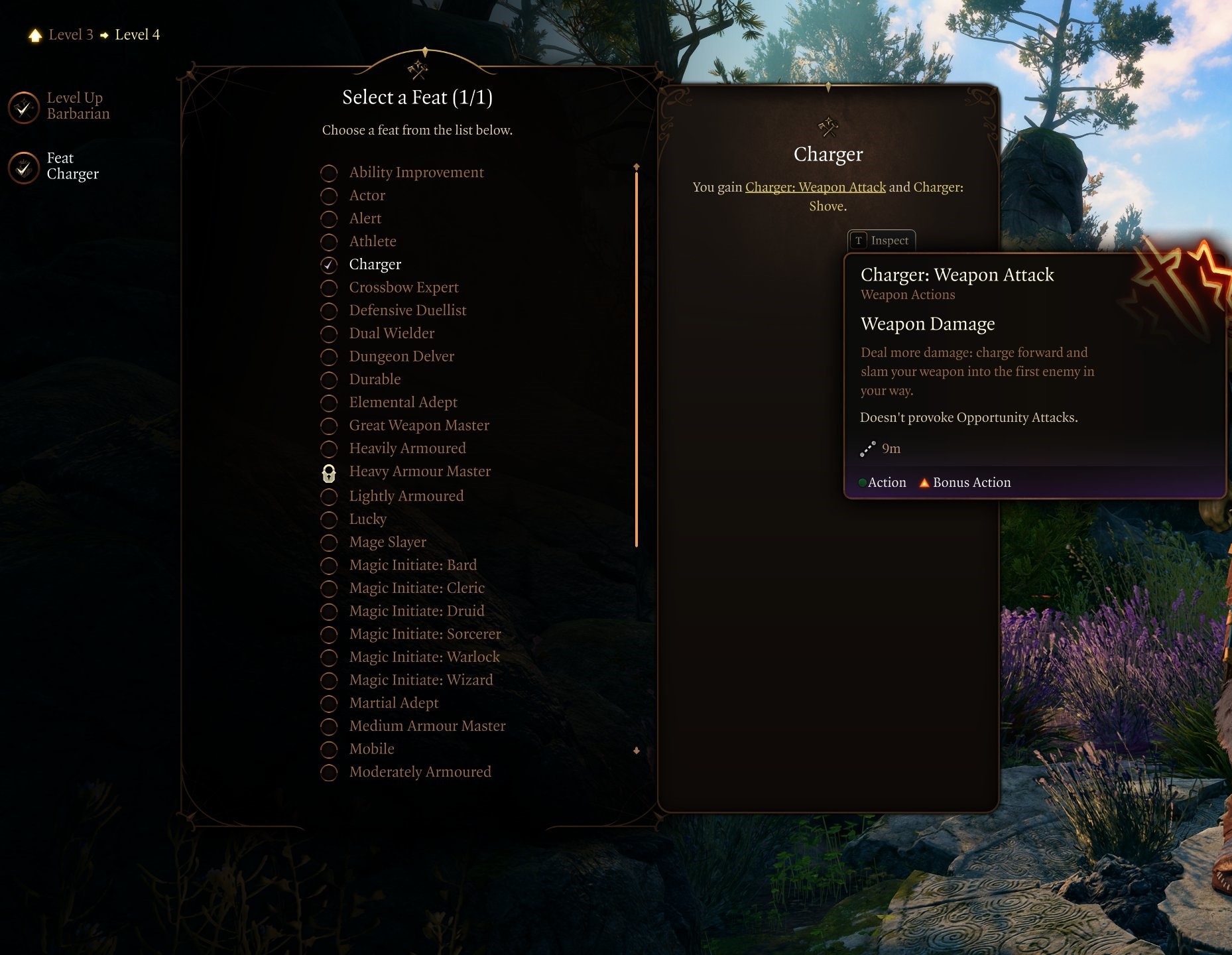
Task: Pick the Martial Adept feat
Action: tap(393, 703)
